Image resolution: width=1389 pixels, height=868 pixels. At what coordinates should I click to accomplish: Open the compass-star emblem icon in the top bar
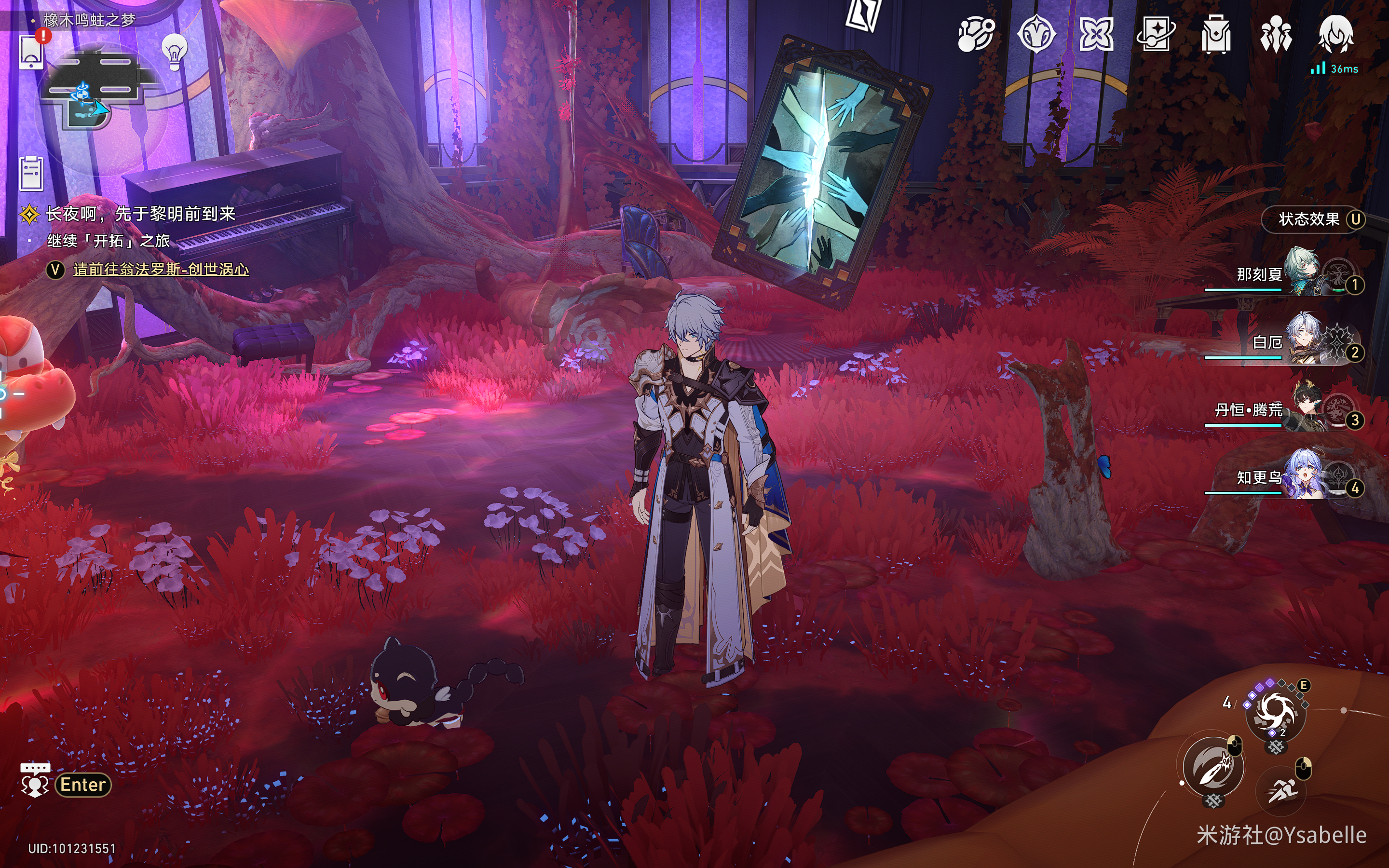tap(1036, 34)
